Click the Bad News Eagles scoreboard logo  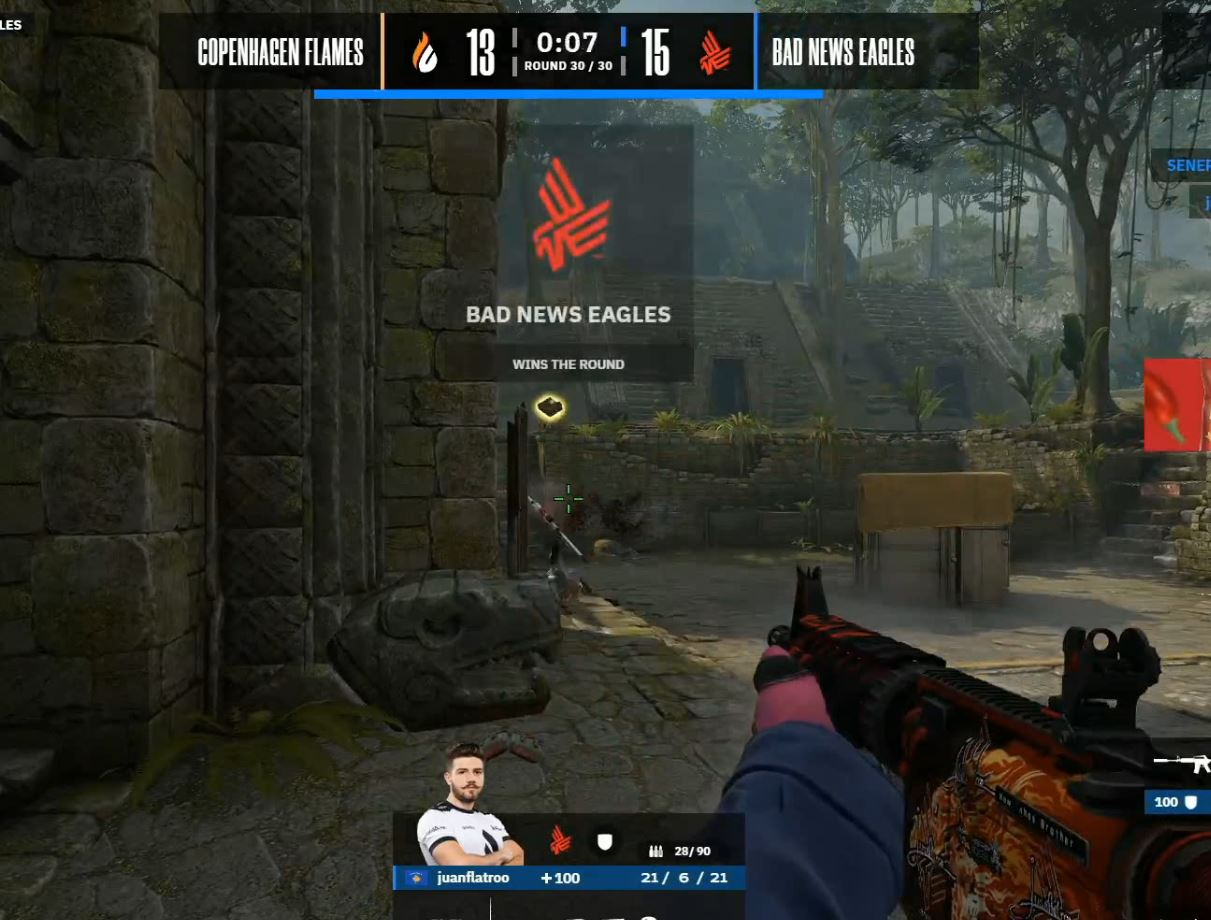714,53
